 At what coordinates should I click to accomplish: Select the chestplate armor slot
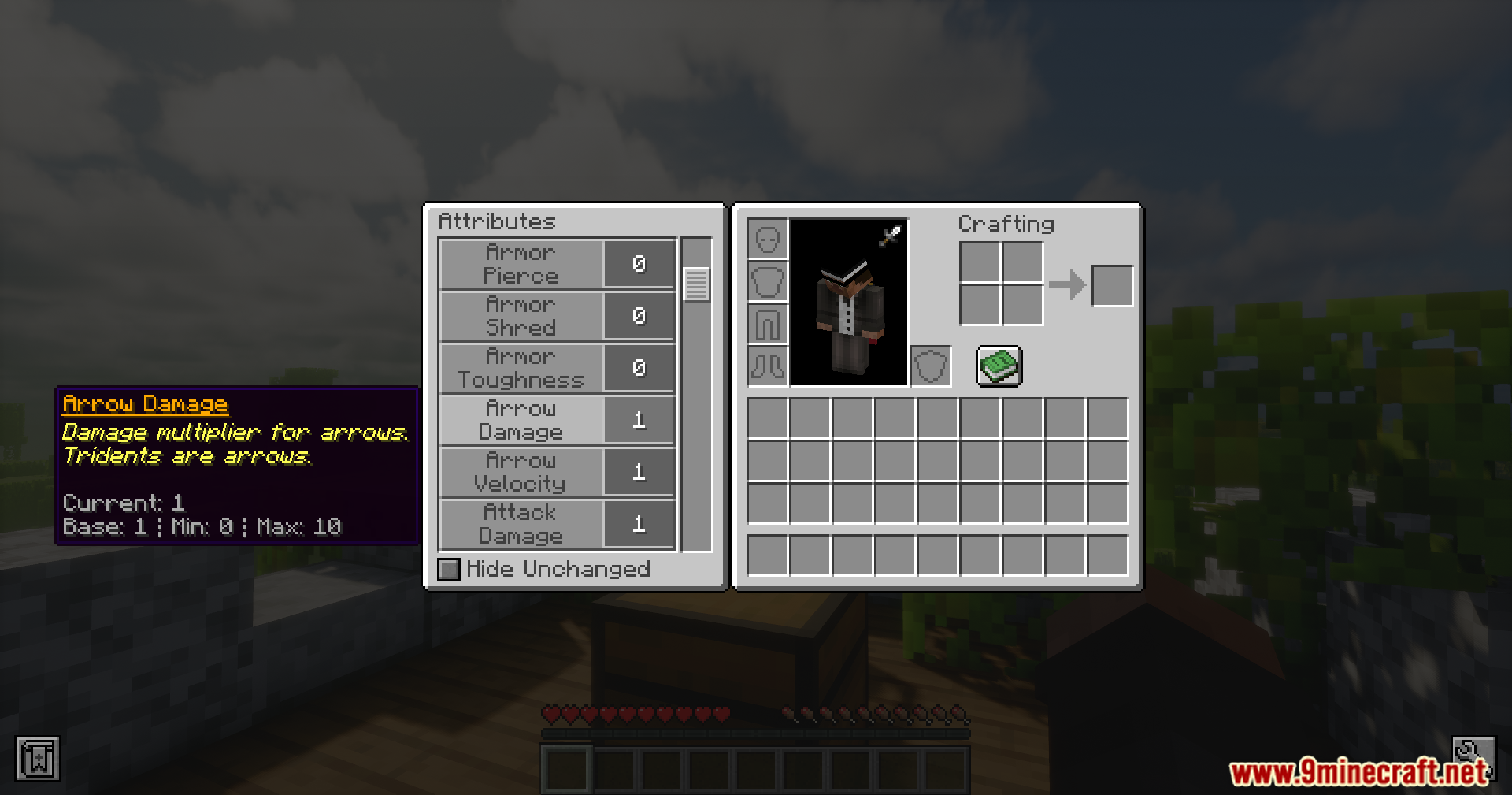click(x=769, y=282)
